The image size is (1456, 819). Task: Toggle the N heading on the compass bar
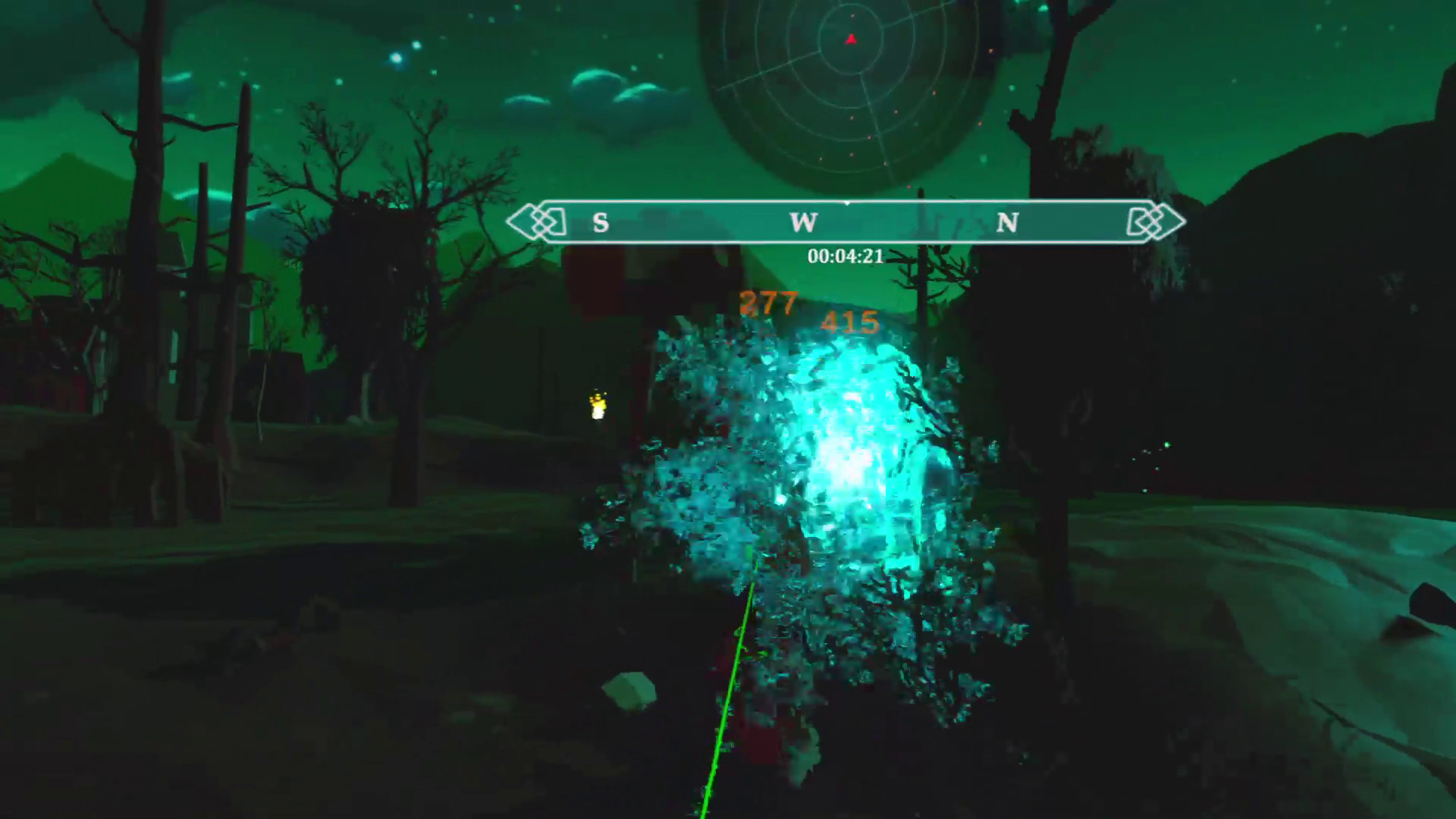pyautogui.click(x=1009, y=223)
